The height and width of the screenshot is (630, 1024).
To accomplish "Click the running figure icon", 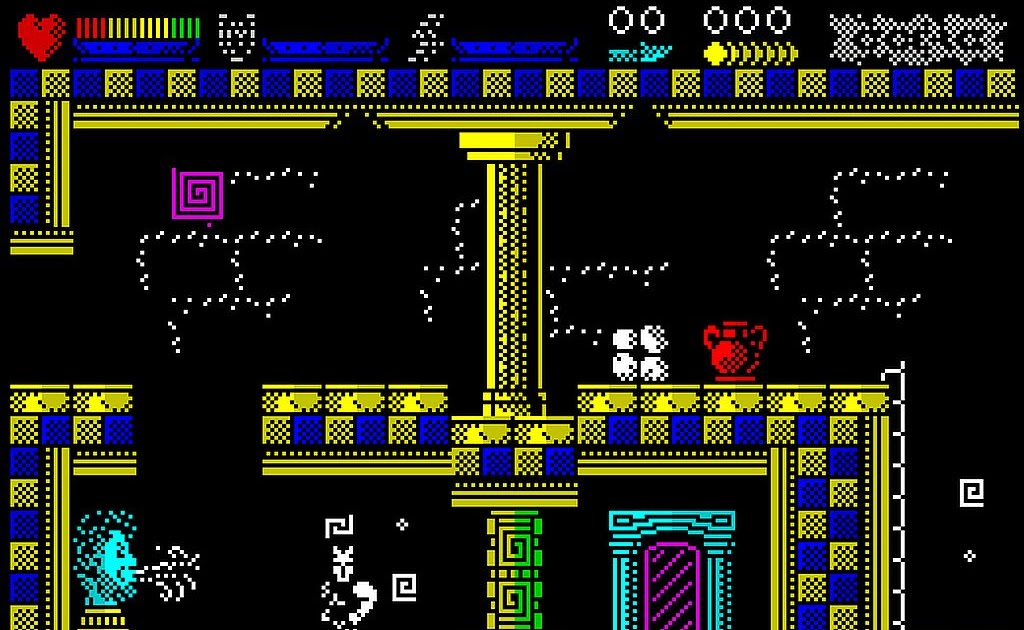I will (428, 36).
